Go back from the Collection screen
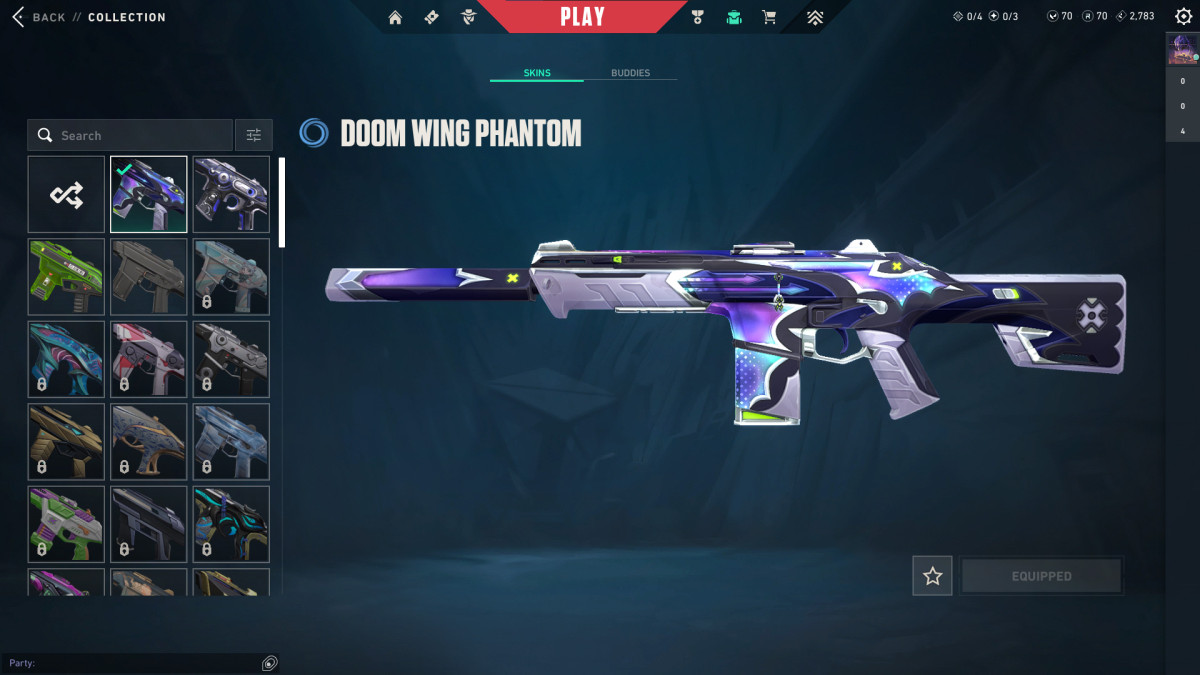 point(38,17)
